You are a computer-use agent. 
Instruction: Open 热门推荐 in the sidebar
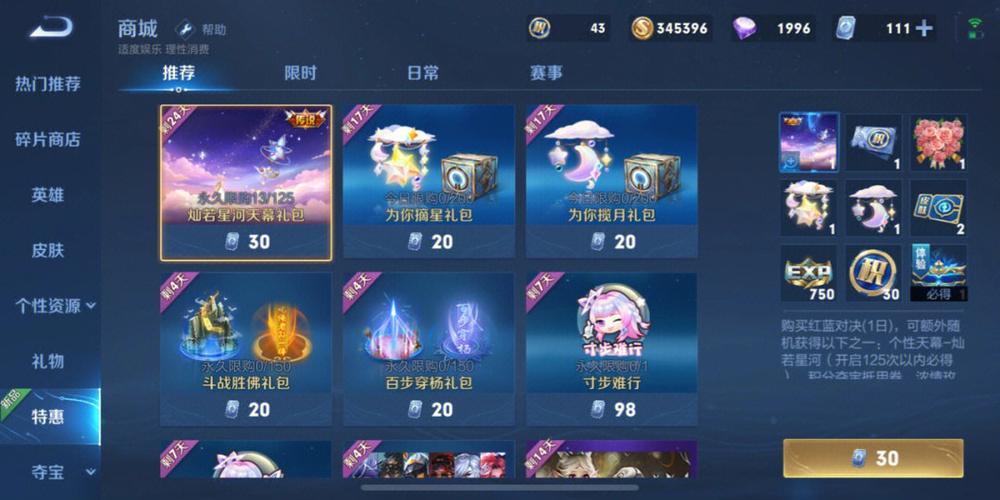pyautogui.click(x=48, y=84)
